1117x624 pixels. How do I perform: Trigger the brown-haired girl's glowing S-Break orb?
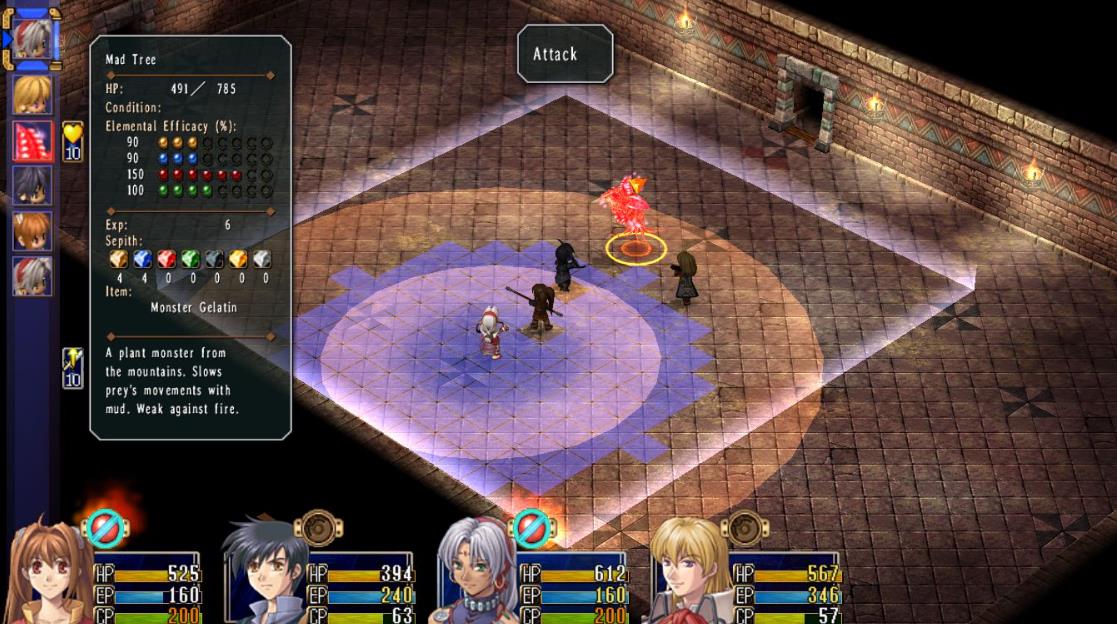105,529
